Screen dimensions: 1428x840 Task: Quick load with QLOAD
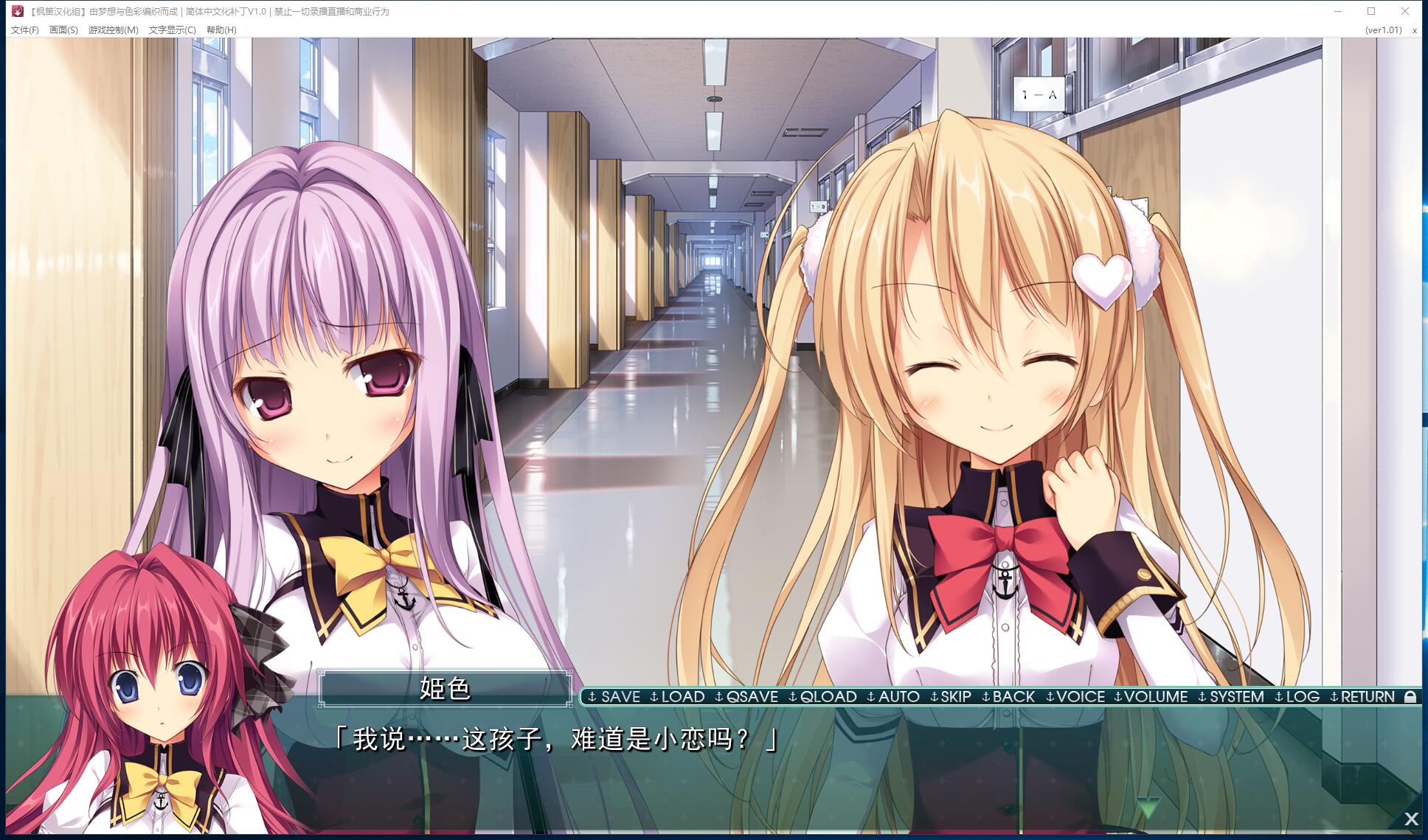point(822,697)
